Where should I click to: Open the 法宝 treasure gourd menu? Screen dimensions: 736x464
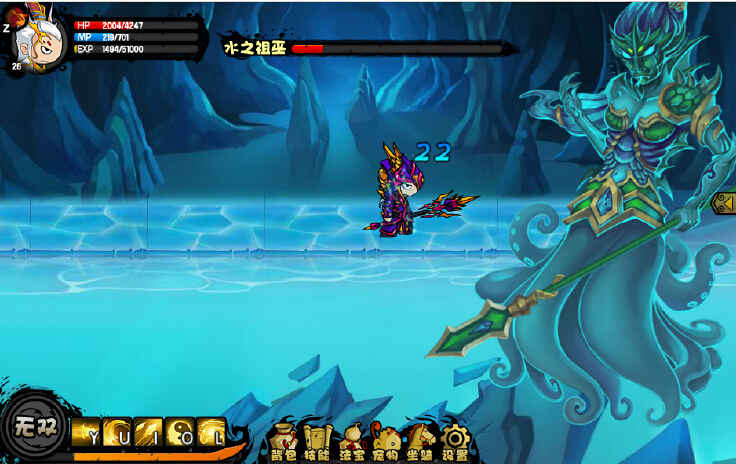tap(352, 440)
